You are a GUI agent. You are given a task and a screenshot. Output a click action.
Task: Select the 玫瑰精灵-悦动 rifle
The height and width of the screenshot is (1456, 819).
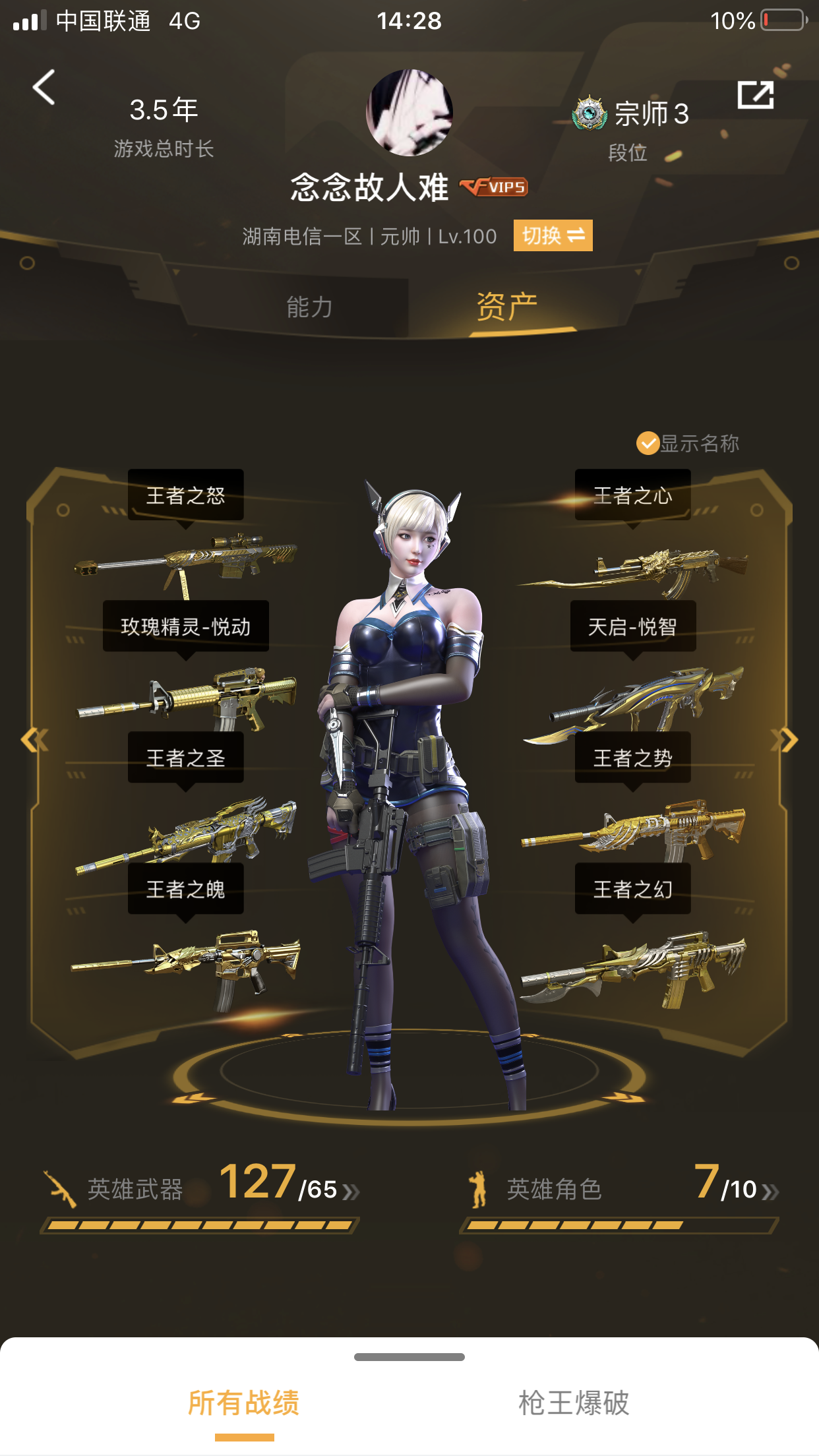(x=186, y=696)
